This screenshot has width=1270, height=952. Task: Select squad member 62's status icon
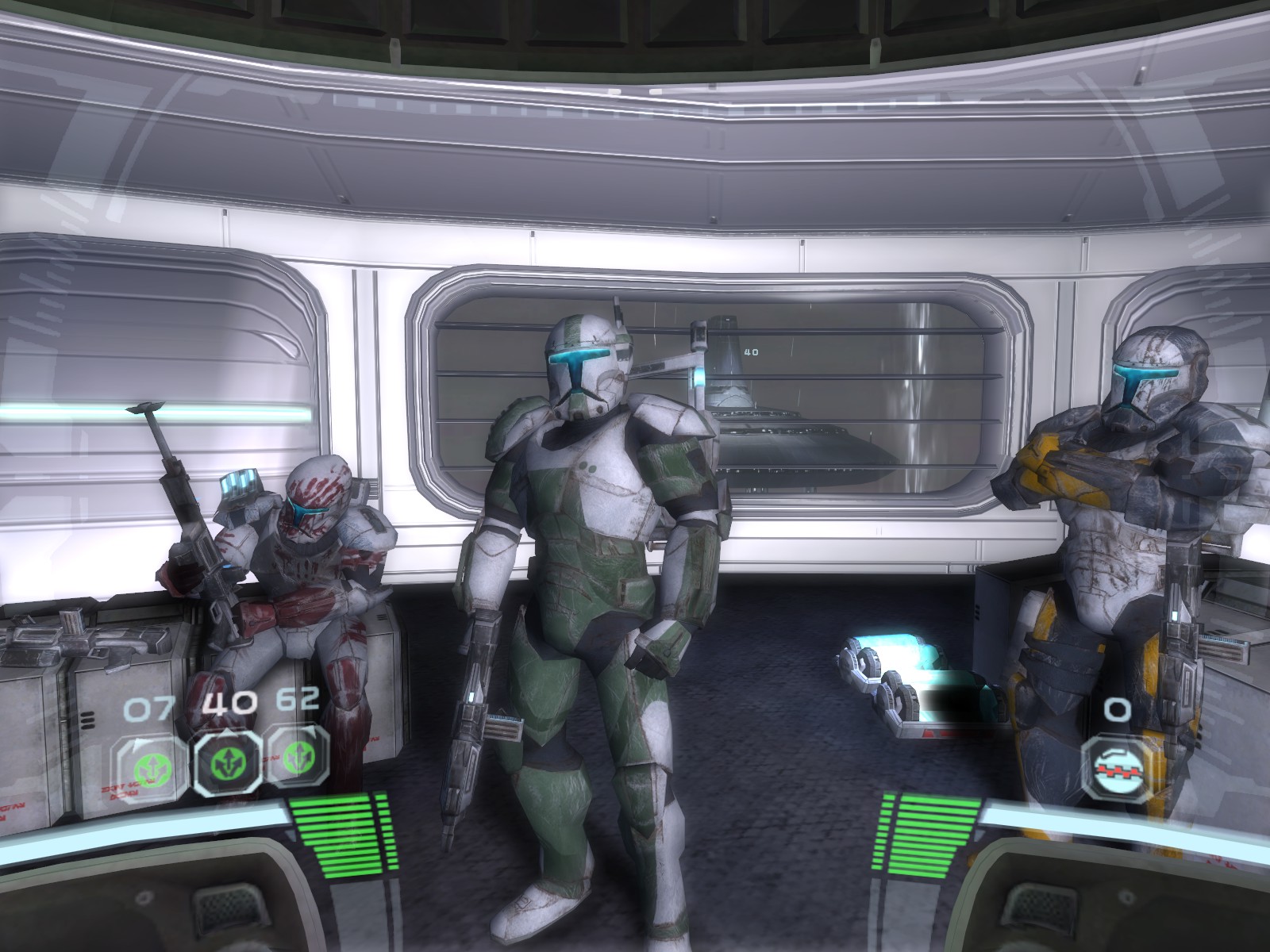297,762
